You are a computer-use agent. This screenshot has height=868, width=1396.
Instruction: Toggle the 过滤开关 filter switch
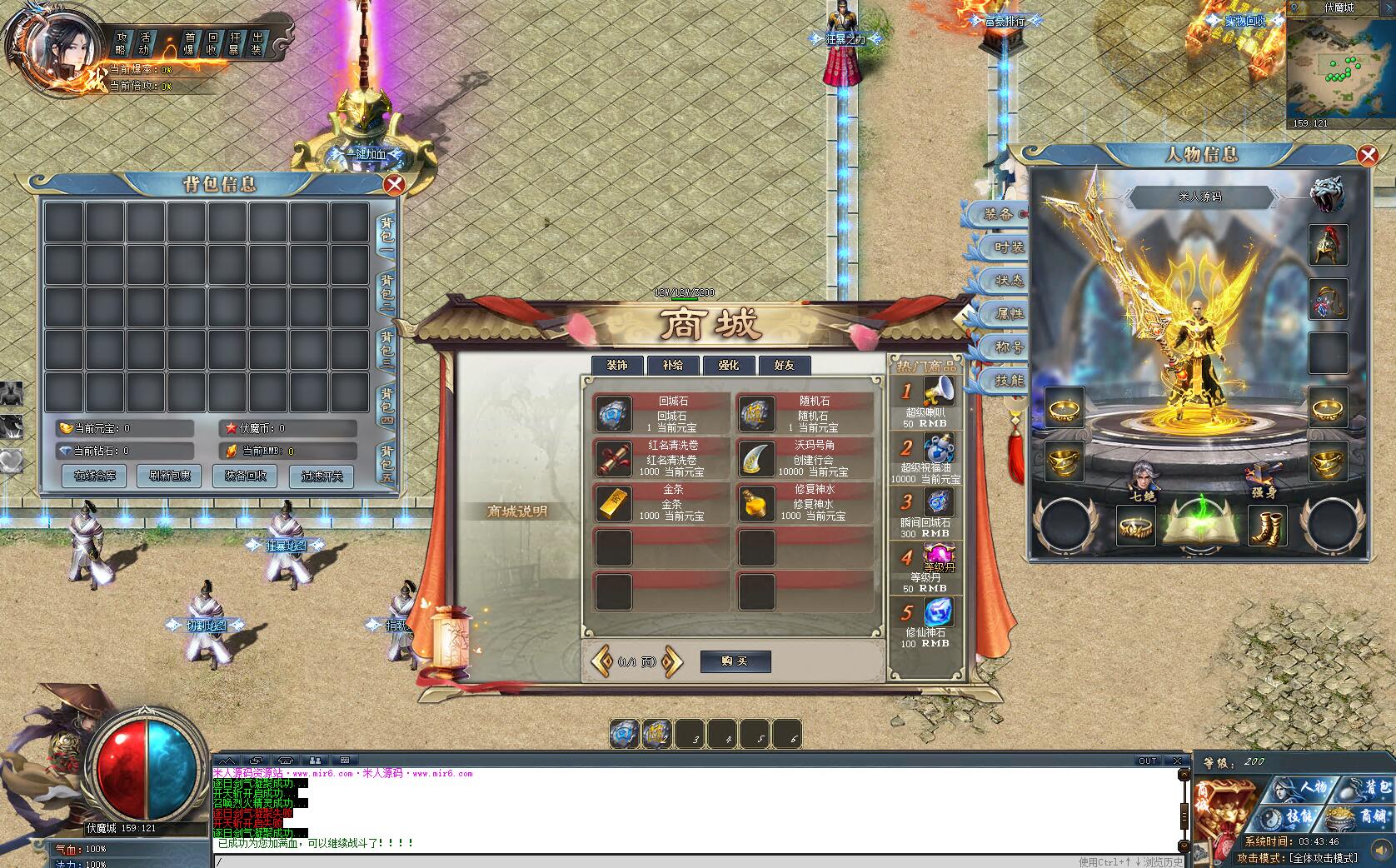(322, 476)
